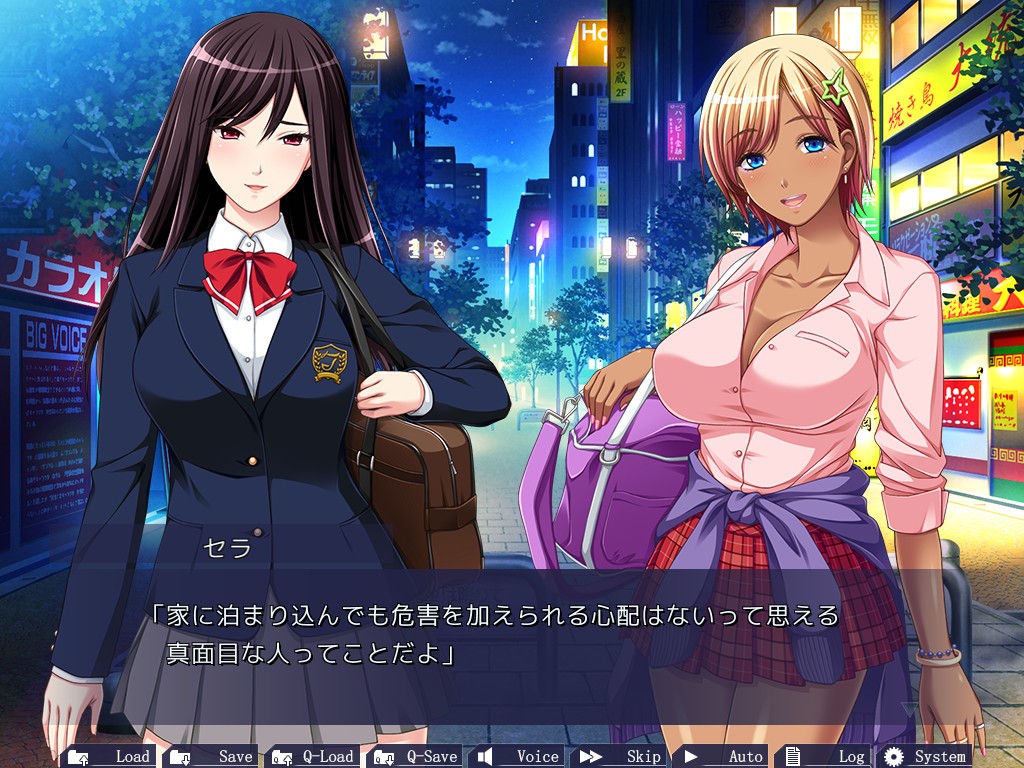The width and height of the screenshot is (1024, 768).
Task: Open the Save menu
Action: 212,756
